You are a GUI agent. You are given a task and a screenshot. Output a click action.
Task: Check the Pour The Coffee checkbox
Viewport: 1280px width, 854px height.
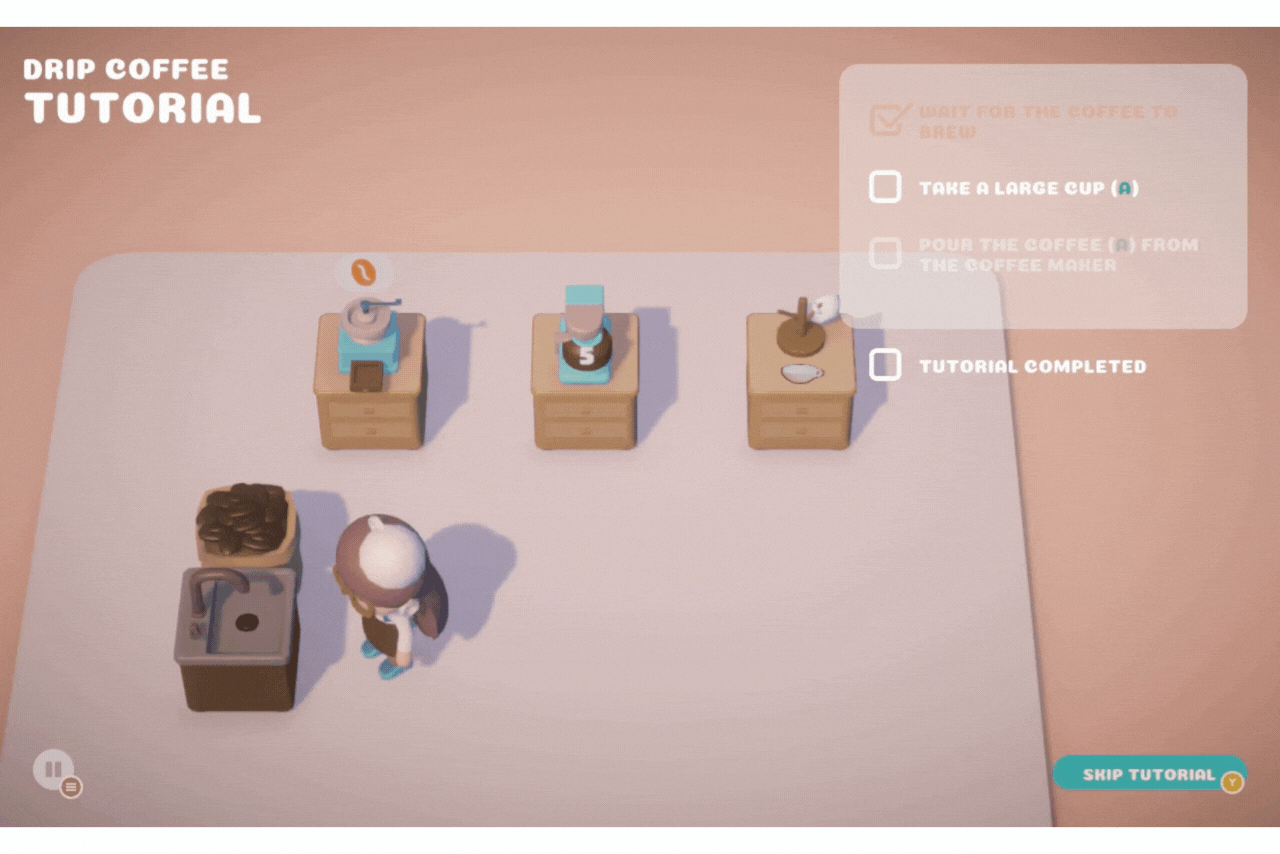pyautogui.click(x=884, y=253)
